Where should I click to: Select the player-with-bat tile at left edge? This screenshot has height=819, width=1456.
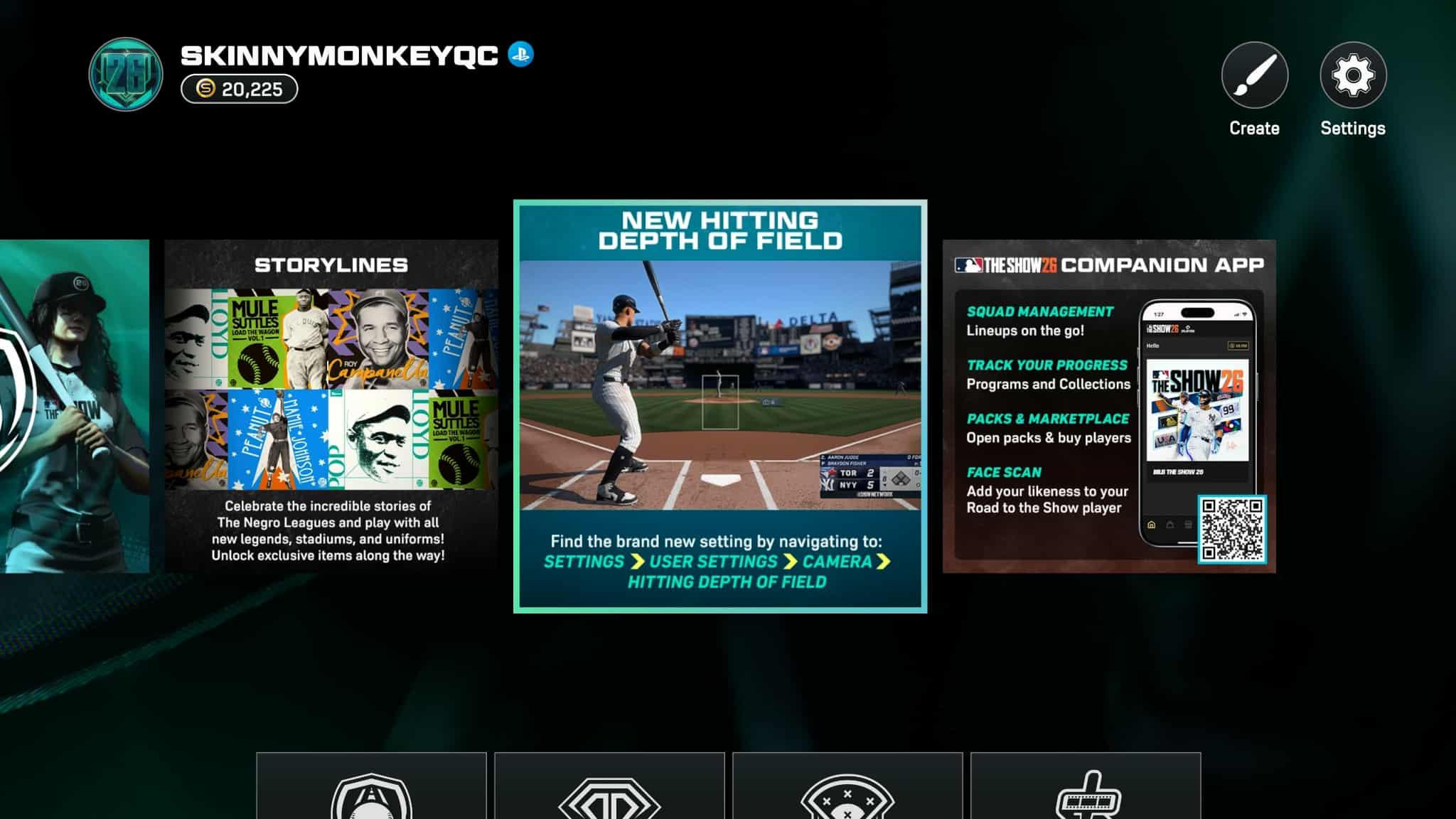[74, 406]
